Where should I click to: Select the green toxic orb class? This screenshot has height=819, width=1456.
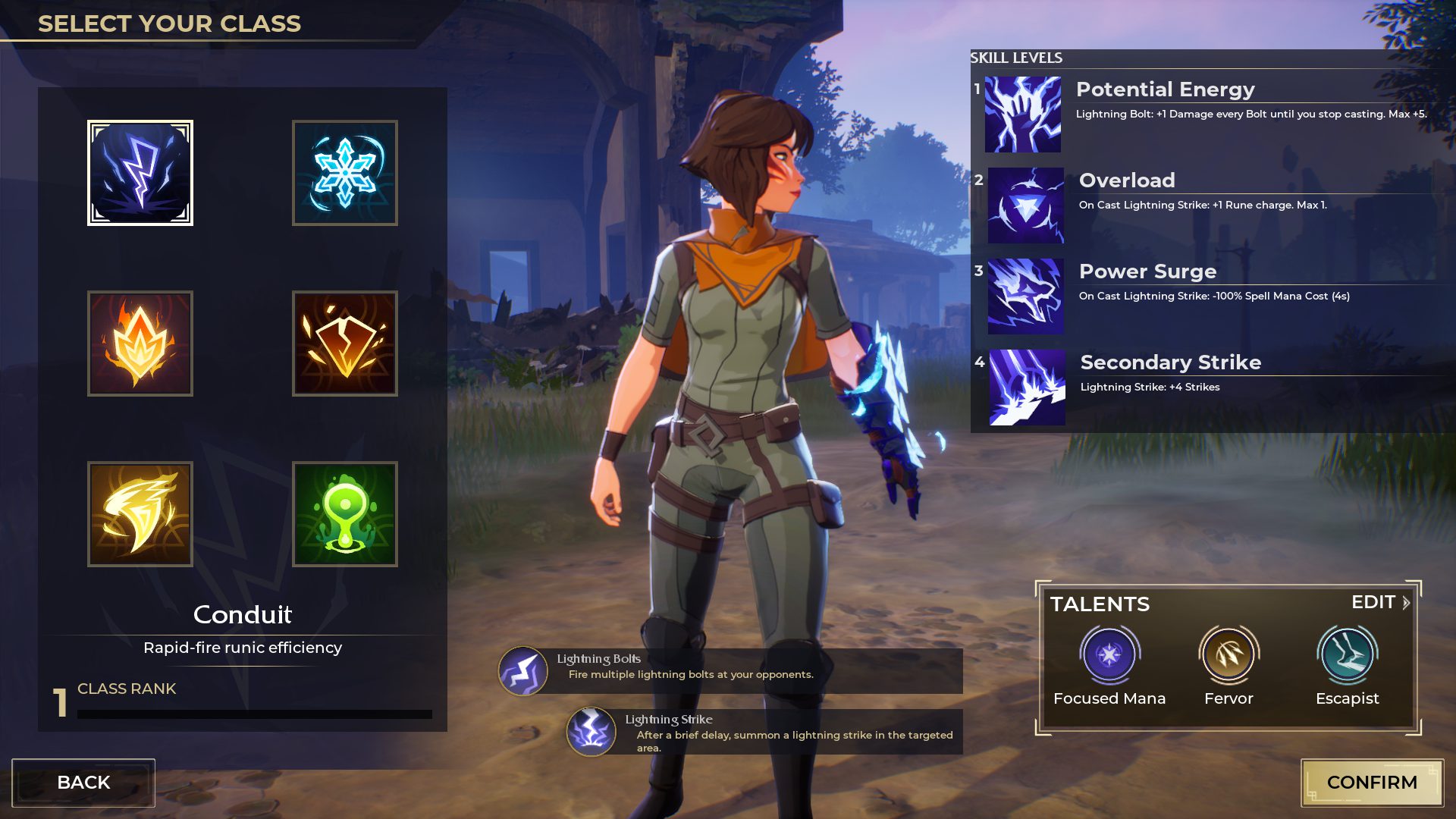point(345,514)
